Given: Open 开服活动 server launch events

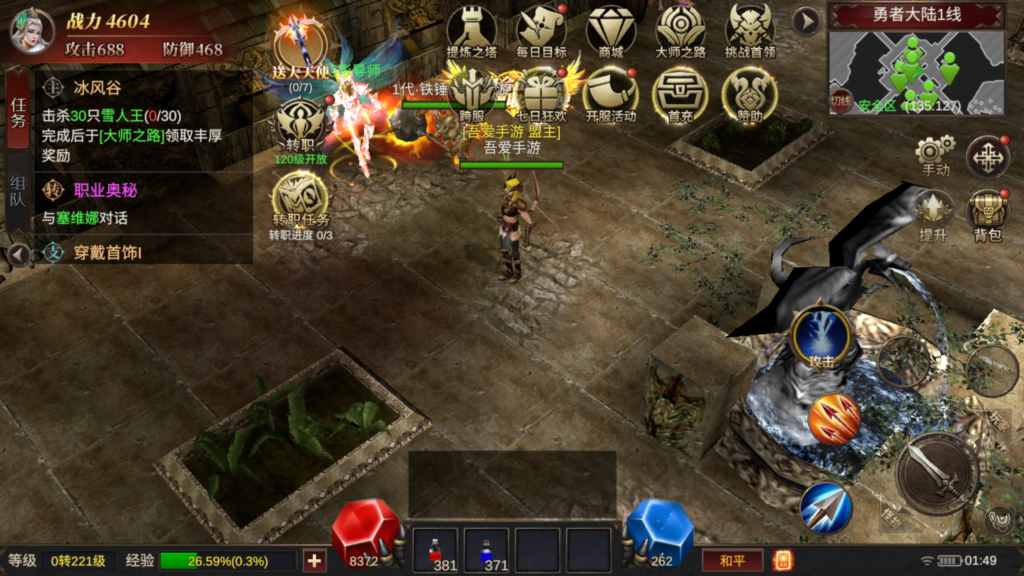Looking at the screenshot, I should point(610,97).
